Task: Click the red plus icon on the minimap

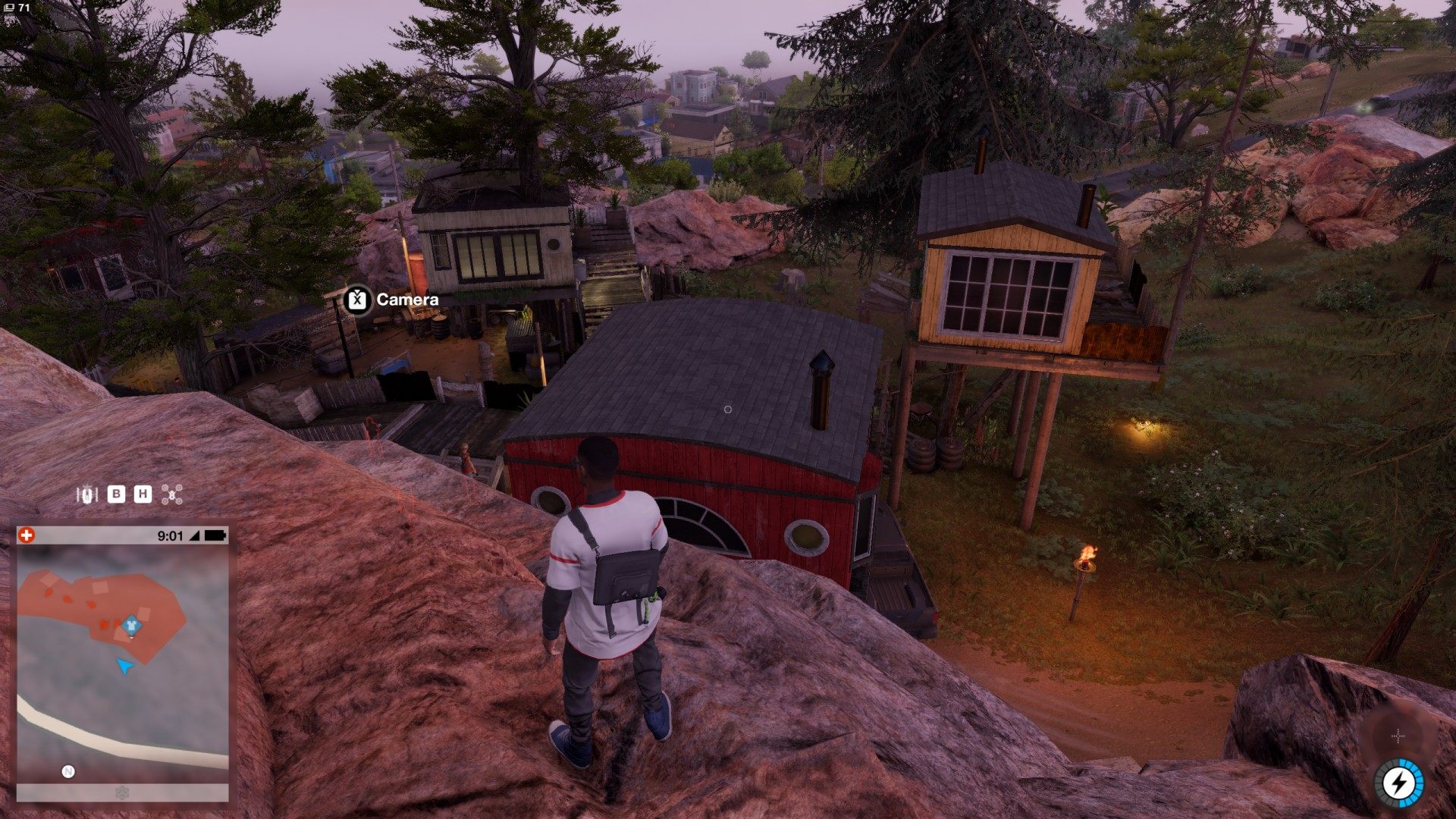Action: point(27,535)
